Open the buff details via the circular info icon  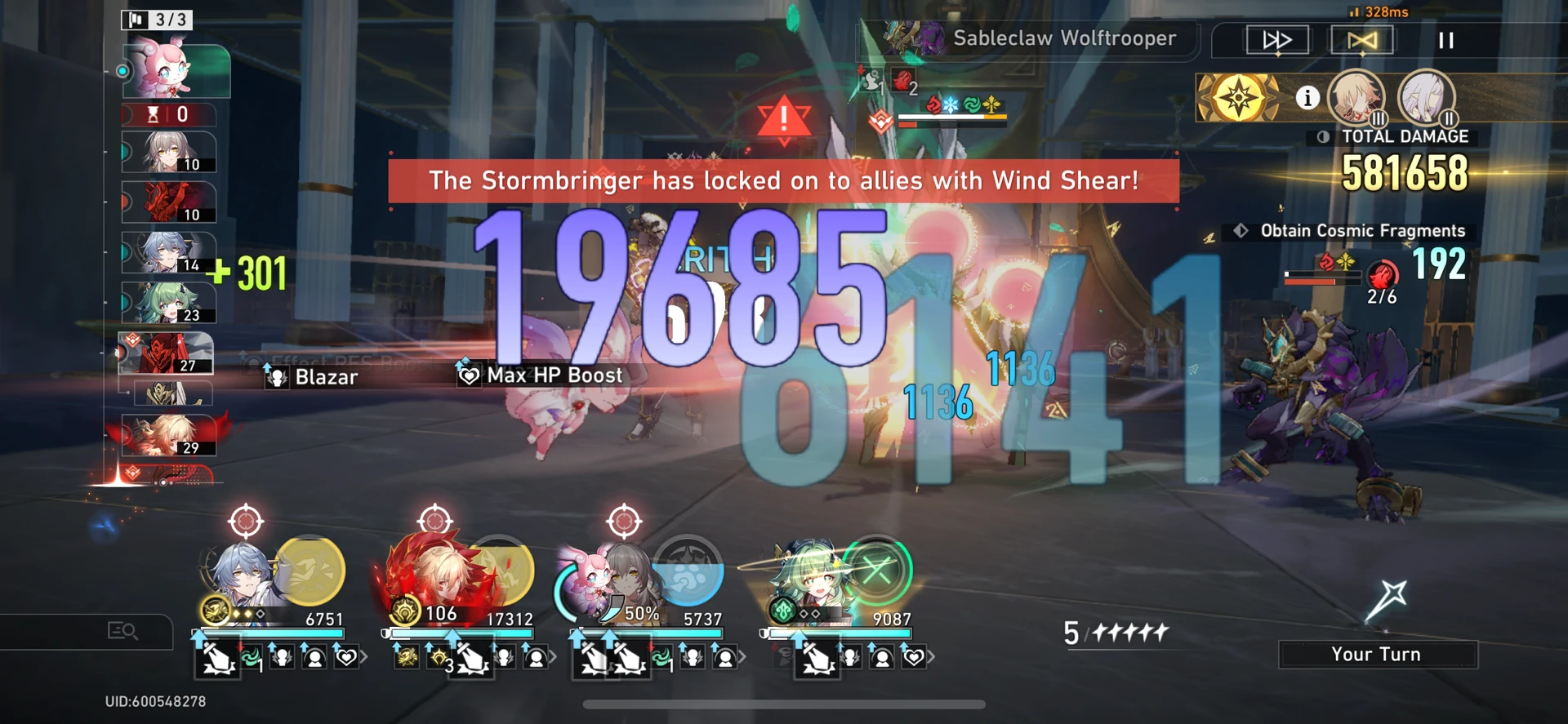(x=1308, y=97)
